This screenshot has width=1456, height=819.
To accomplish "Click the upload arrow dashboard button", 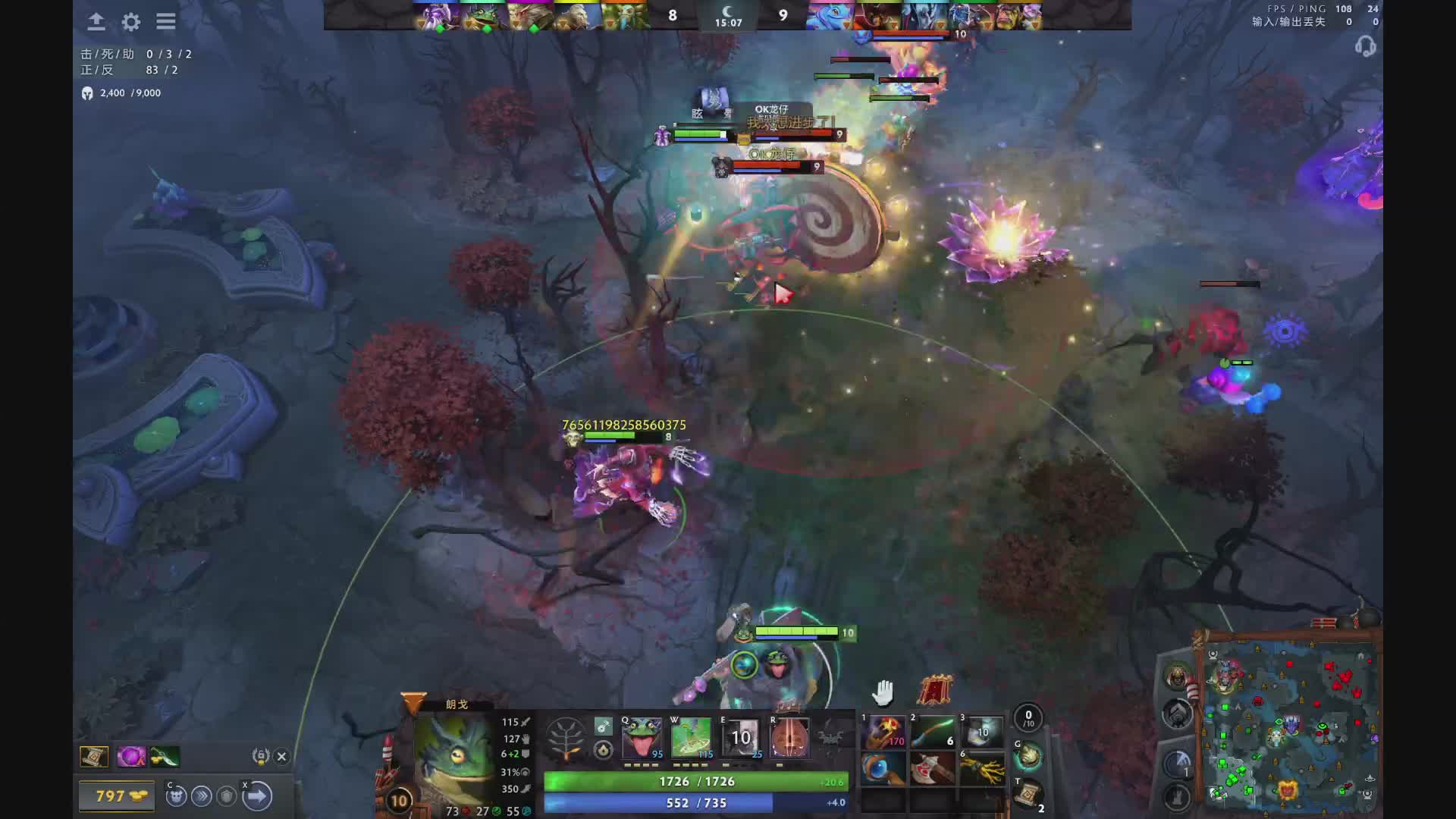I will coord(96,22).
